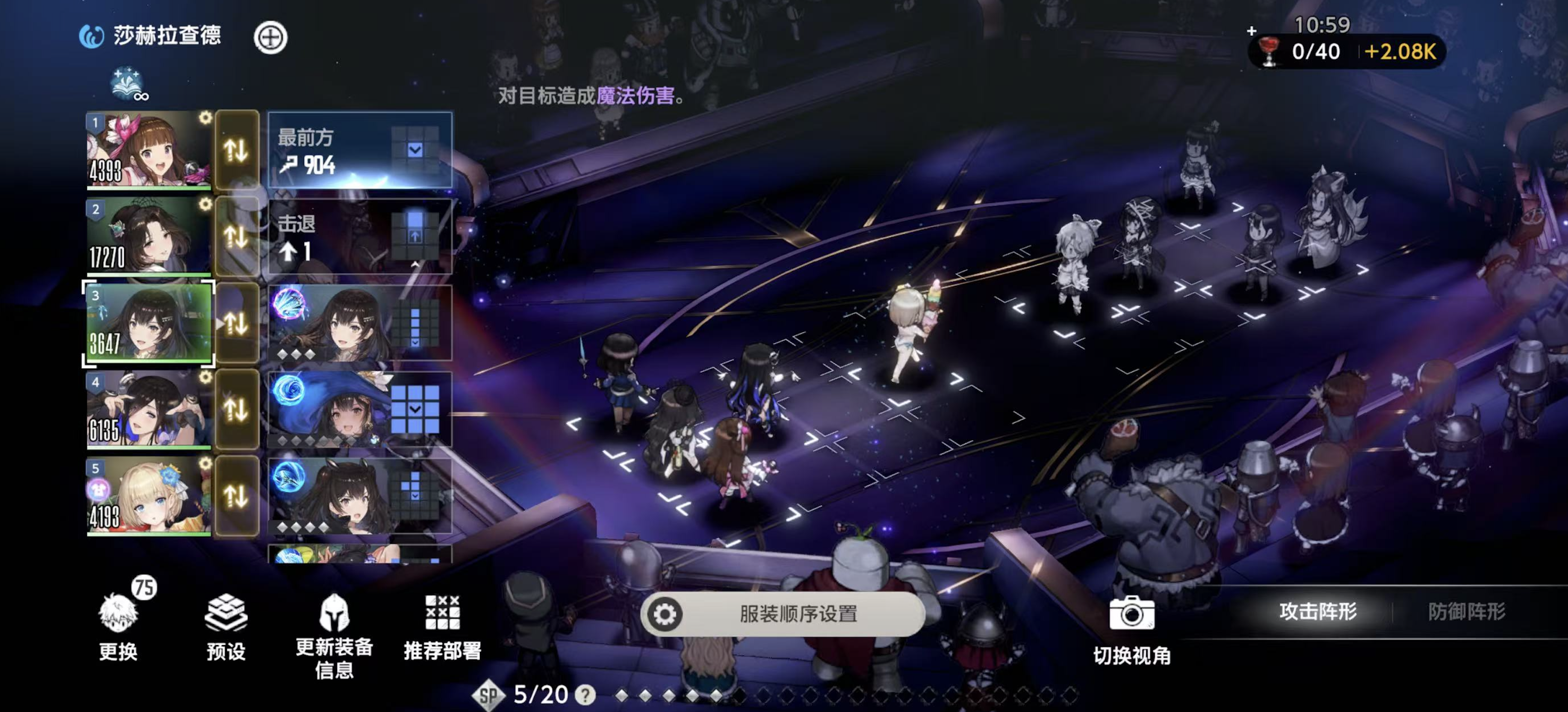1568x712 pixels.
Task: Click the swap-order arrows beside slot 1
Action: tap(236, 150)
